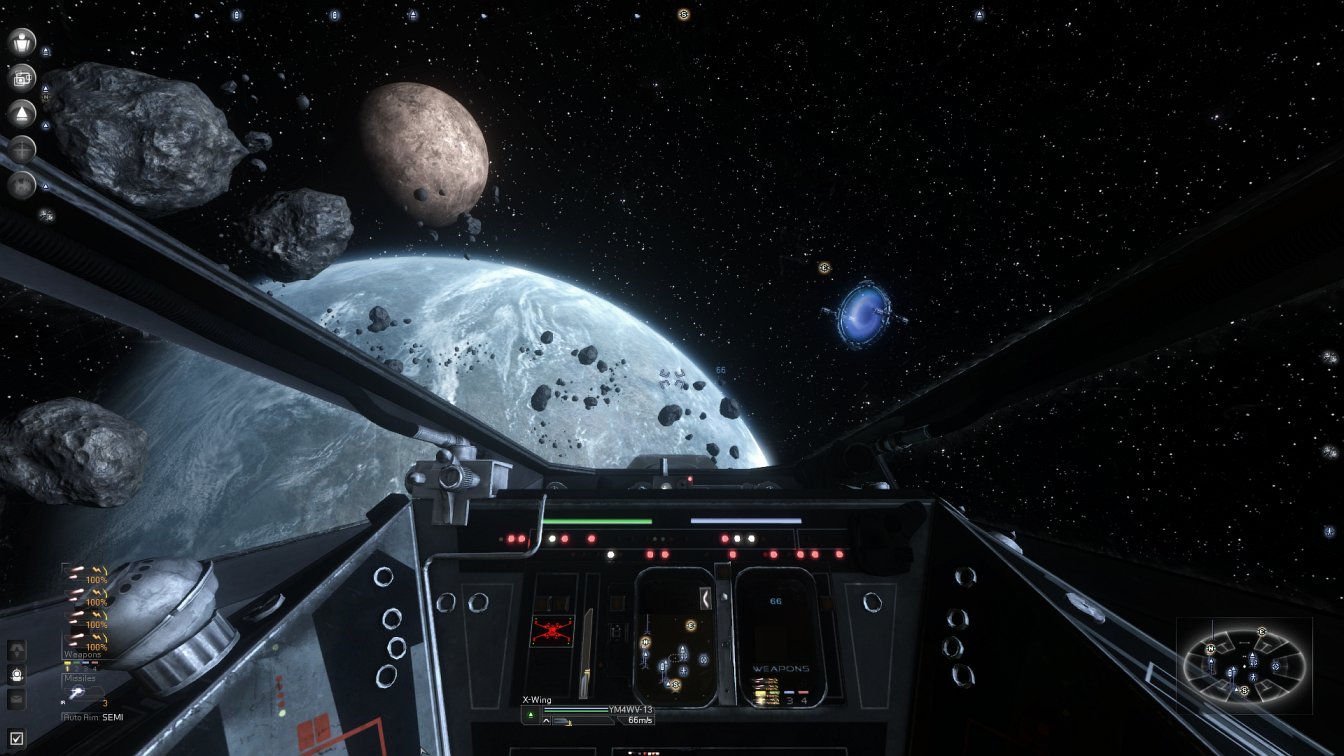1344x756 pixels.
Task: Select the triangle ship round icon
Action: [x=22, y=113]
